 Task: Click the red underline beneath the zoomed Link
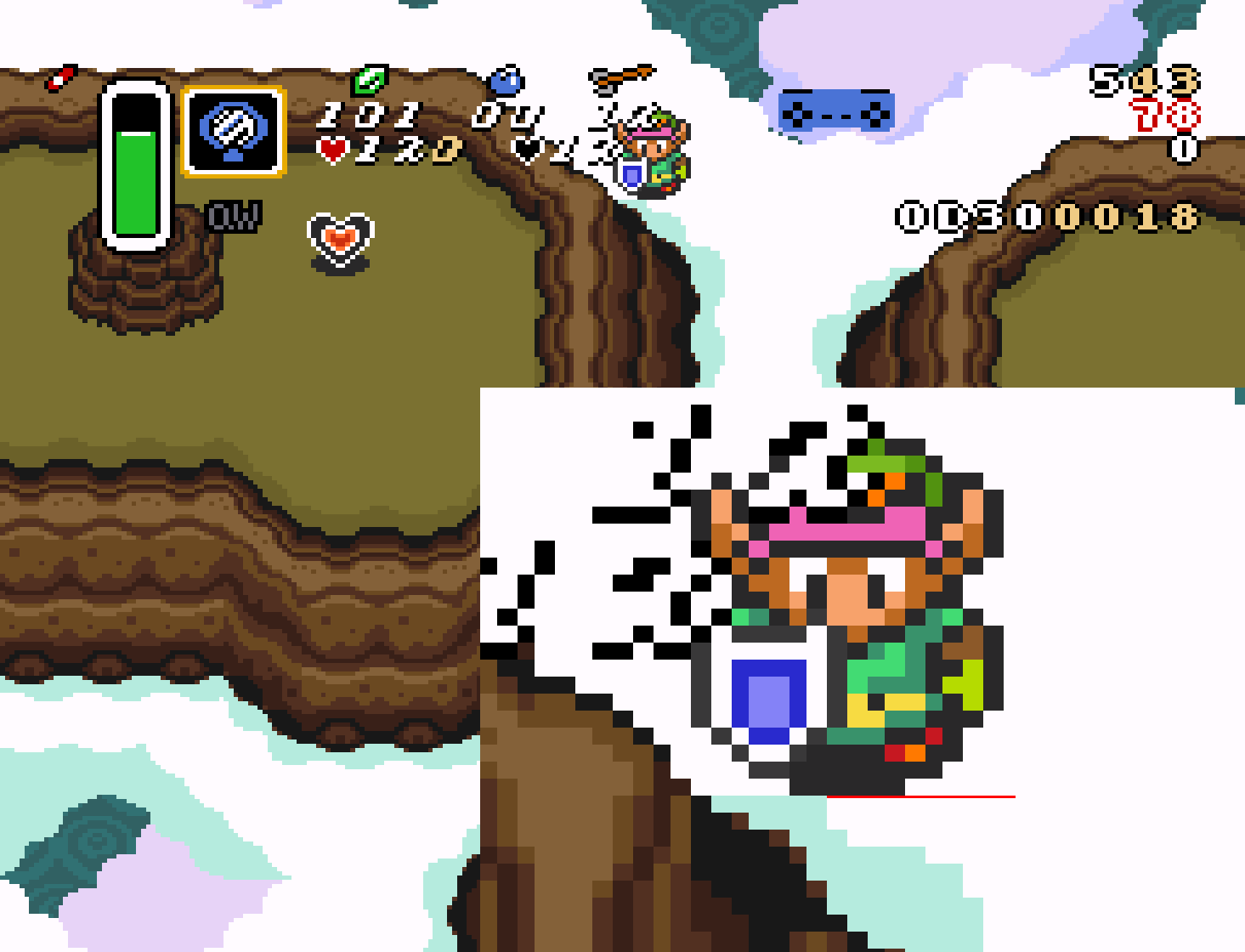tap(922, 796)
